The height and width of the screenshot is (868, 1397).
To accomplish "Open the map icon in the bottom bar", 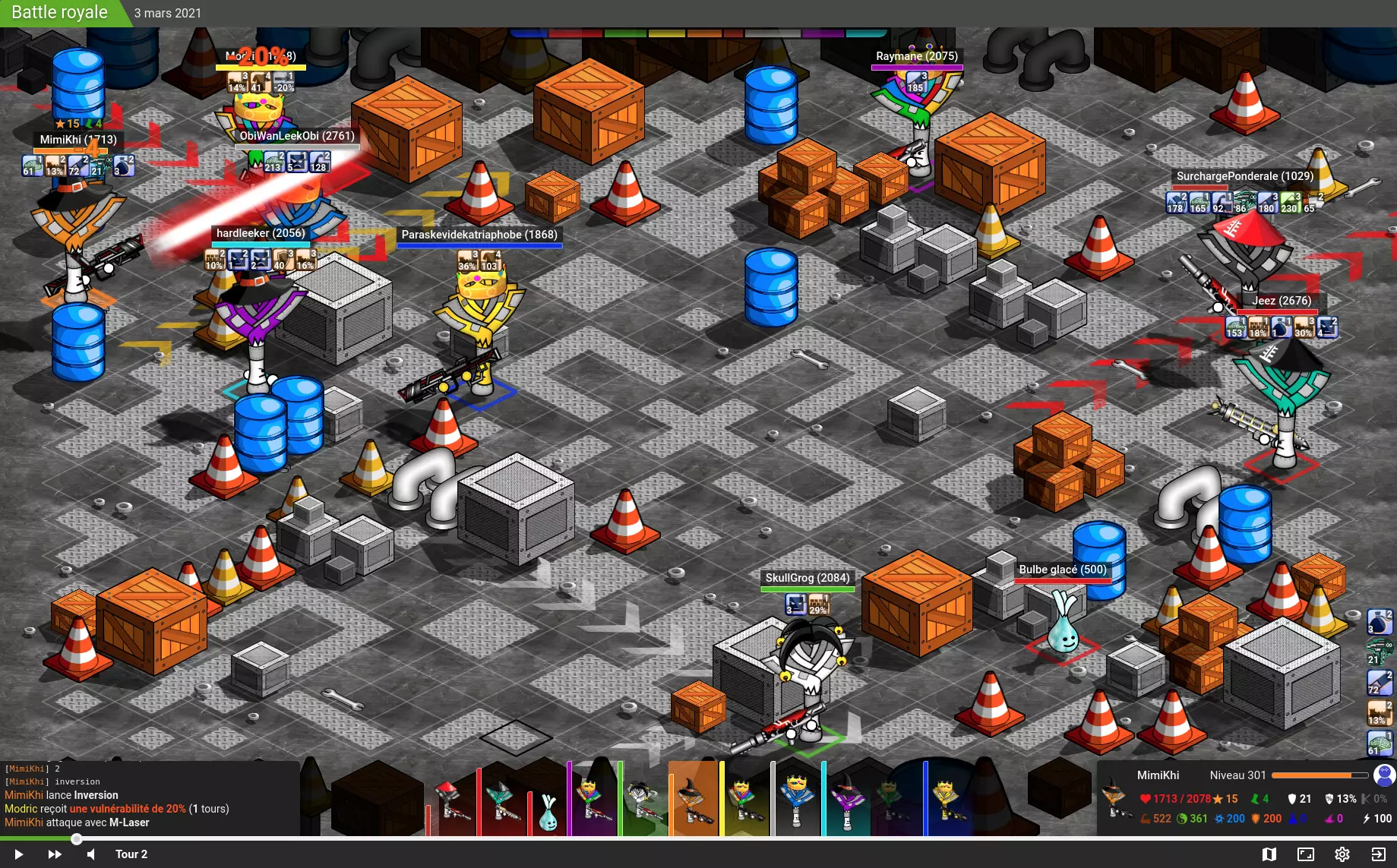I will click(x=1269, y=854).
